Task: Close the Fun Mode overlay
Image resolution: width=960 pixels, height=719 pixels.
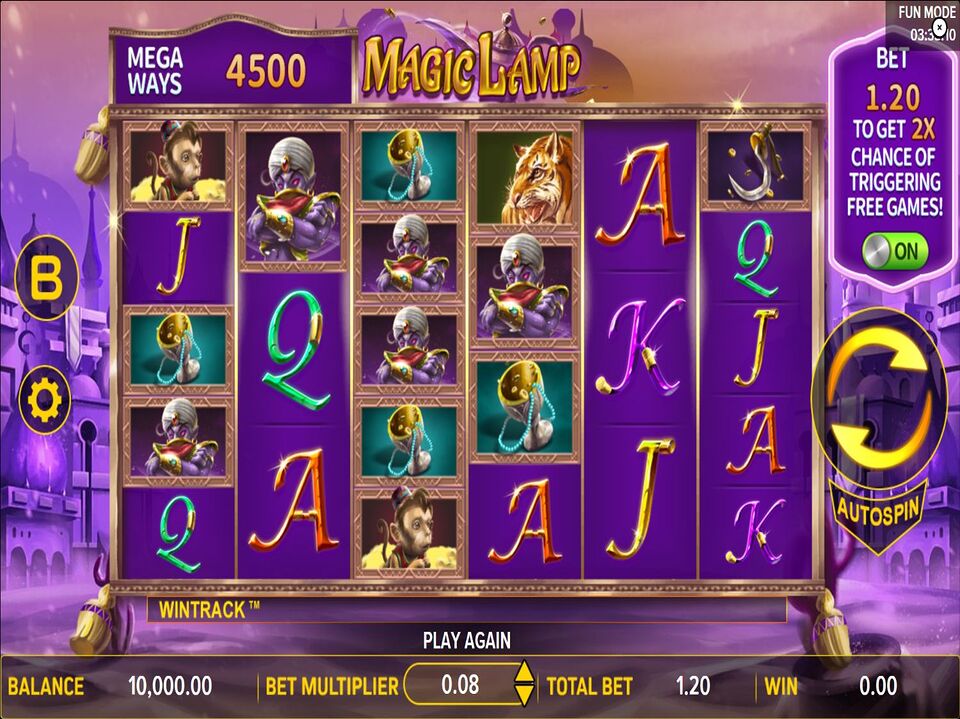Action: (939, 27)
